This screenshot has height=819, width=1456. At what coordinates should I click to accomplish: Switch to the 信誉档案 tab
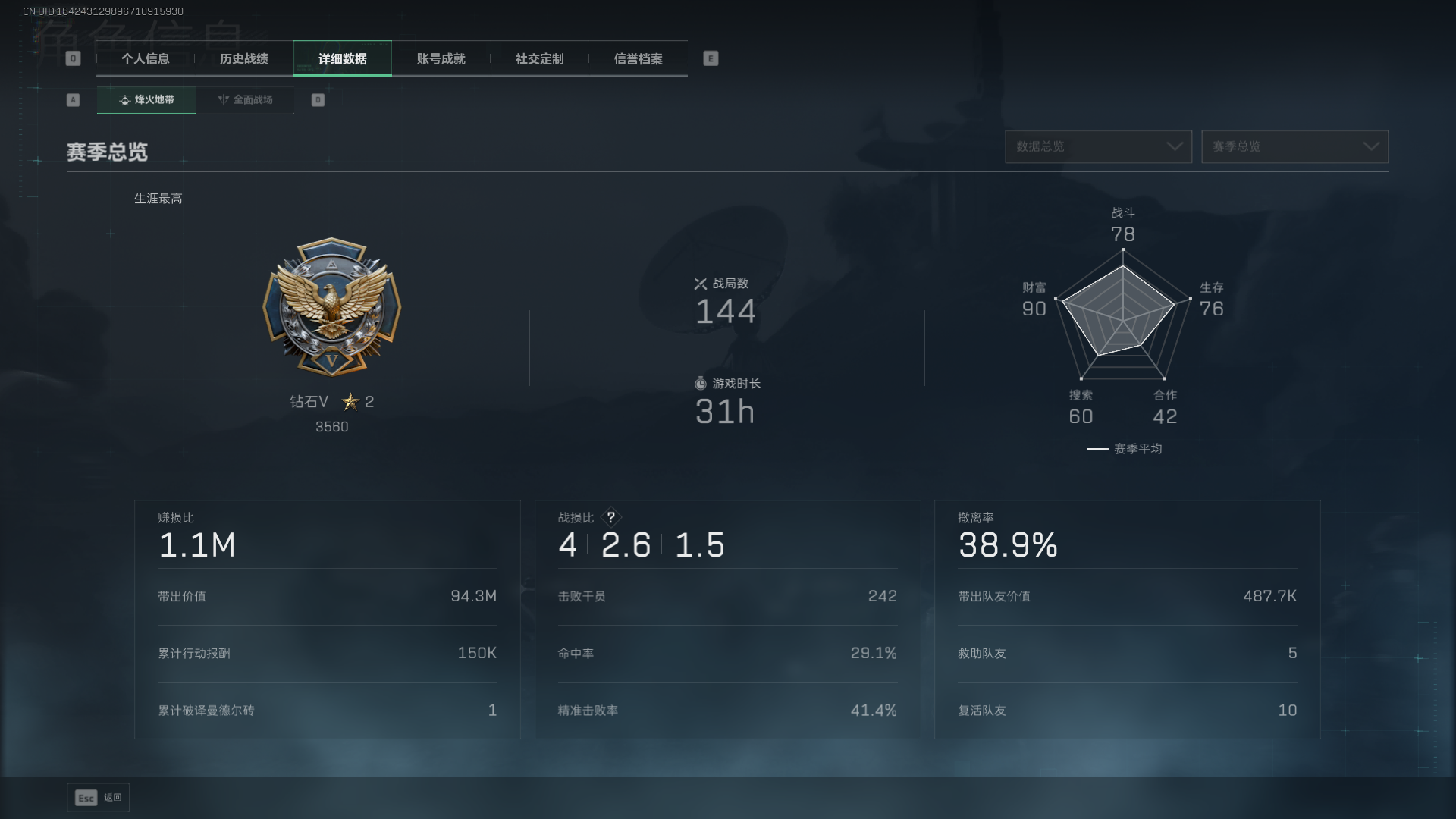point(639,59)
